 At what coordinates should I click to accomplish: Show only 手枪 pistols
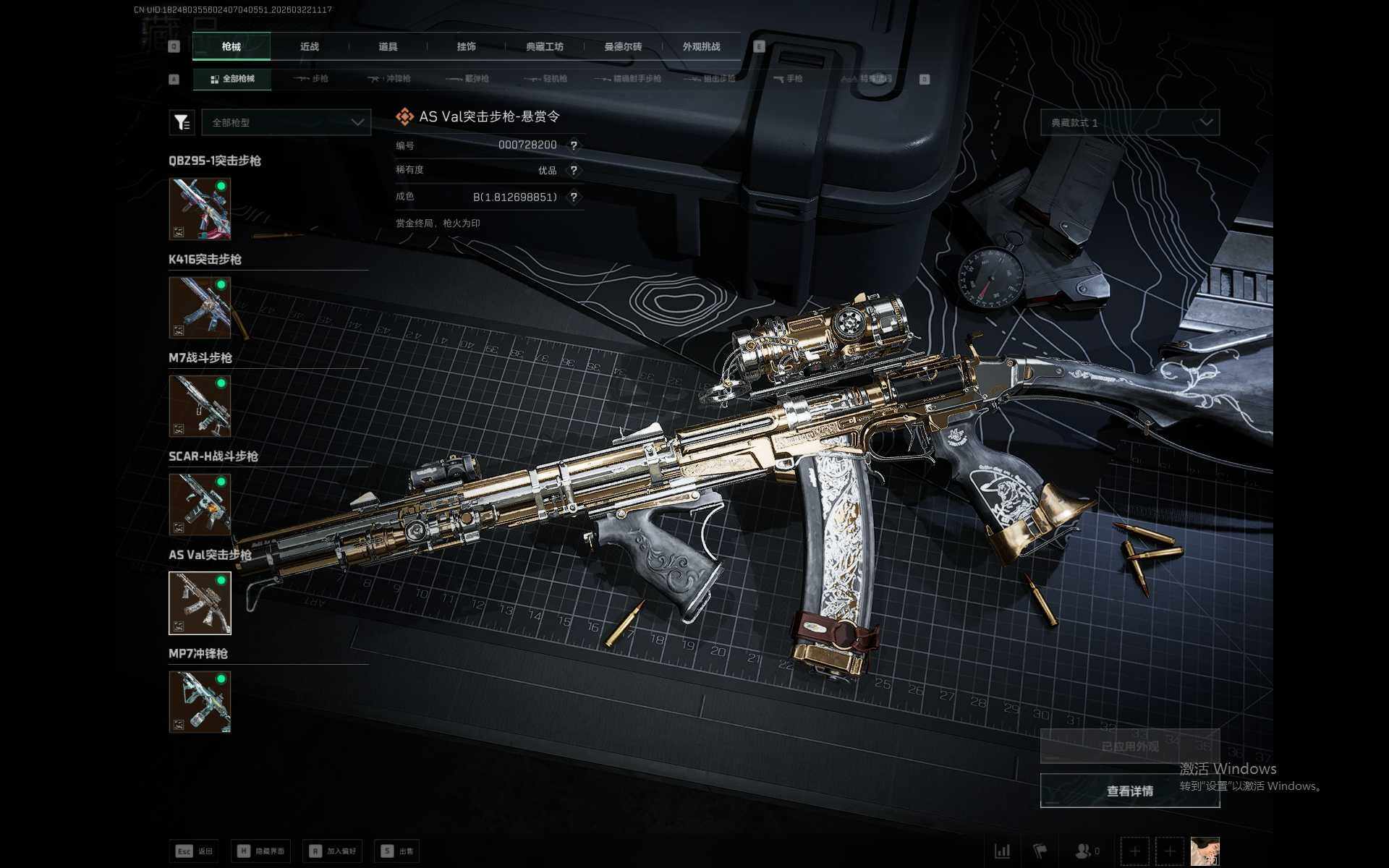(788, 79)
